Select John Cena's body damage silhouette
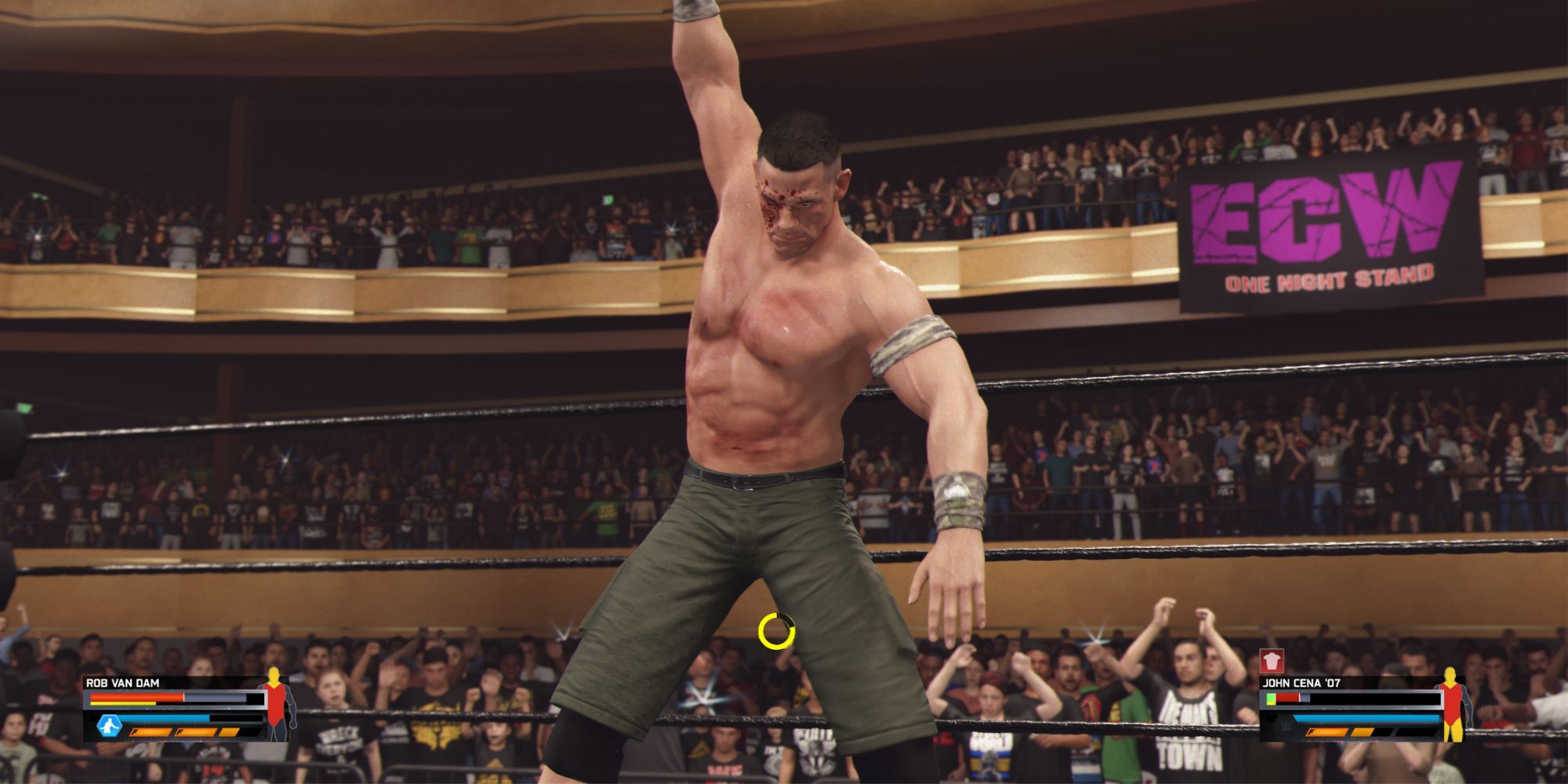 pos(1452,706)
